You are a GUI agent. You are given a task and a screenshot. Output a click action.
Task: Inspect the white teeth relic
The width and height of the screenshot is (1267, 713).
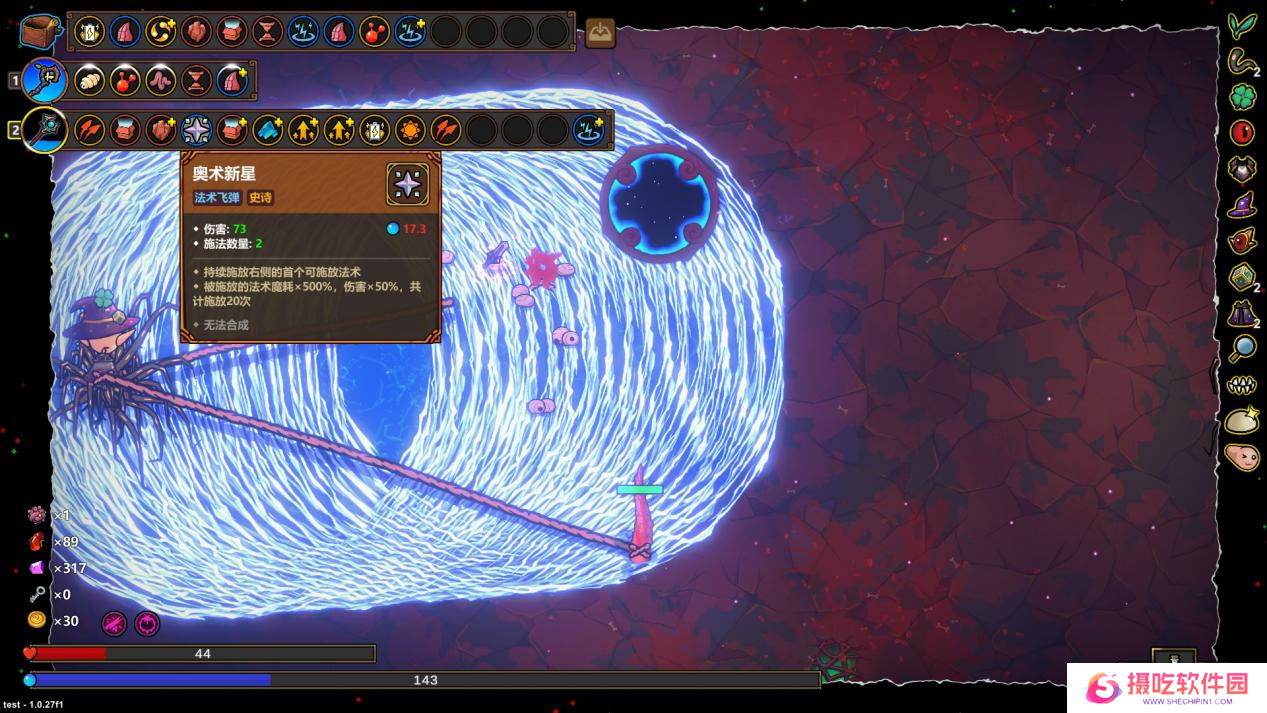1242,385
